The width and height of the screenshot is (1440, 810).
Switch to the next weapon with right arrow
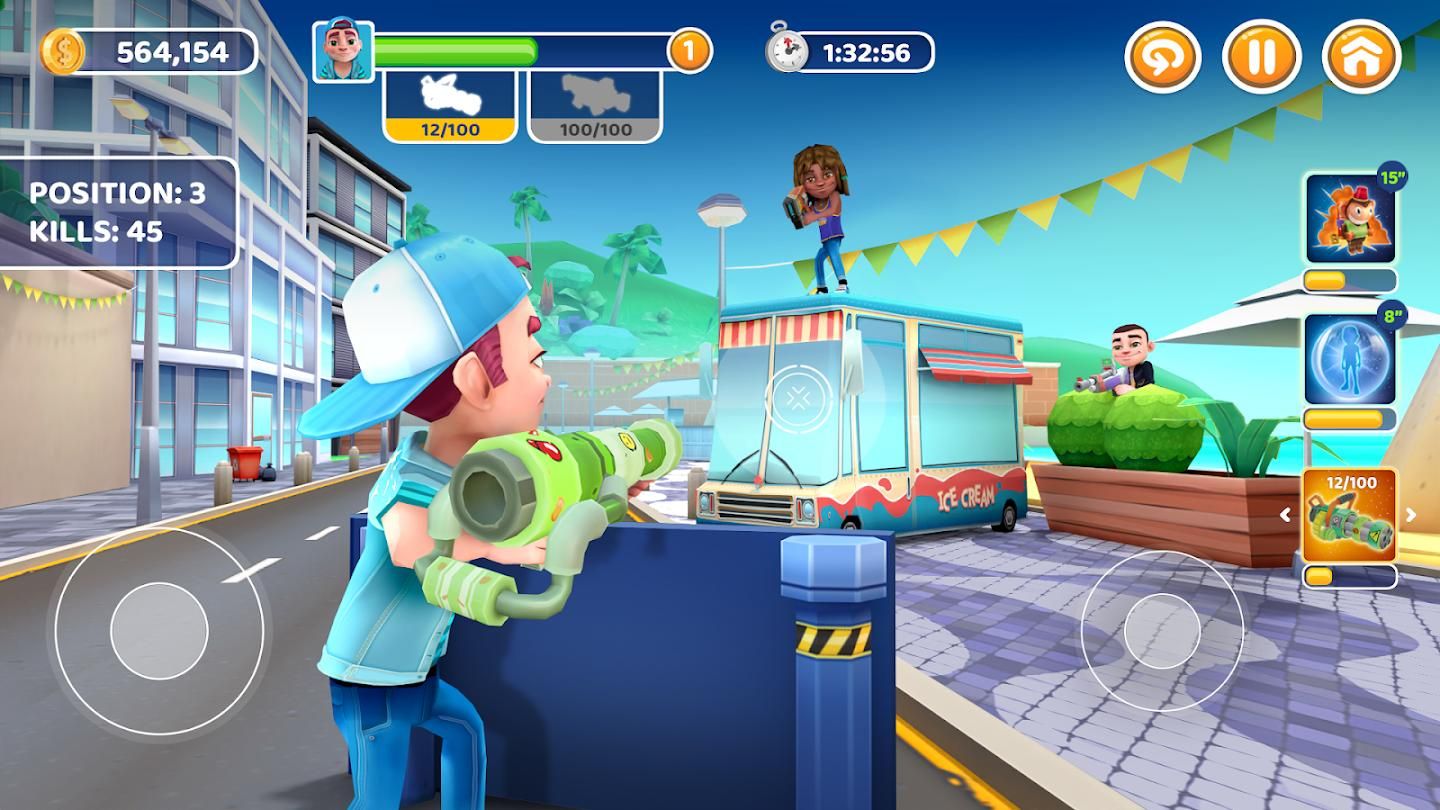pyautogui.click(x=1411, y=516)
